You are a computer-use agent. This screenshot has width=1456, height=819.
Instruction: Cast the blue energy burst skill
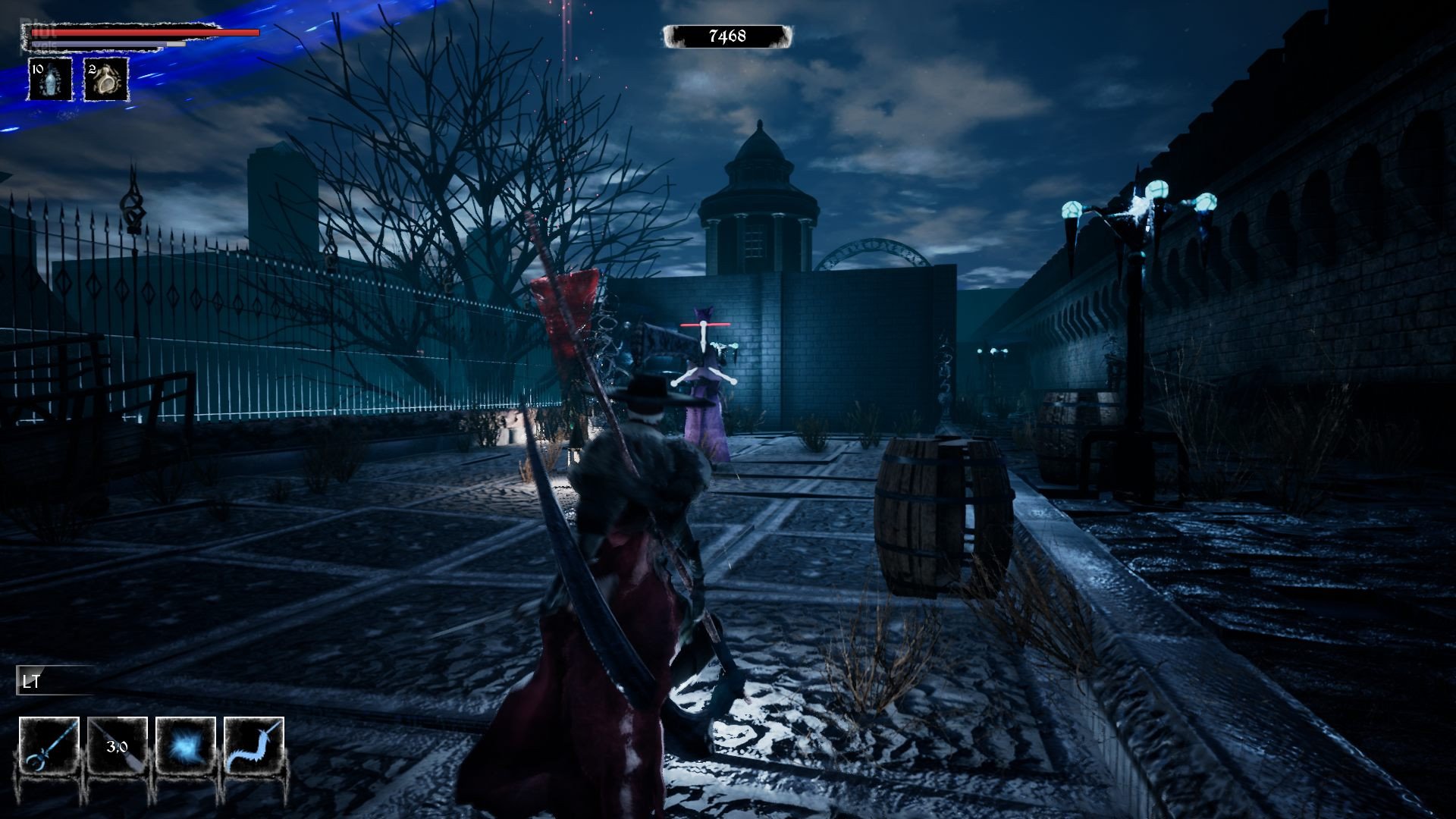(186, 746)
